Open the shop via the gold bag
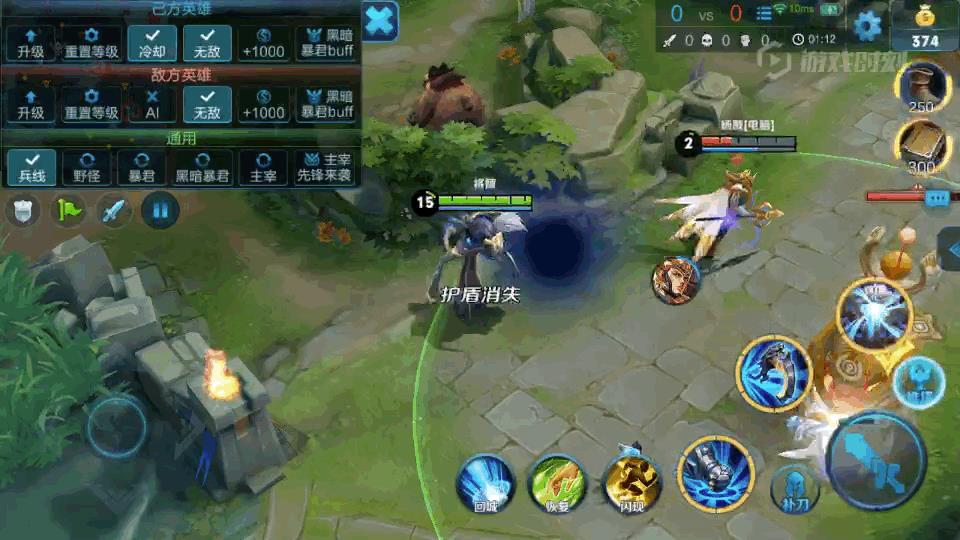 (x=925, y=25)
